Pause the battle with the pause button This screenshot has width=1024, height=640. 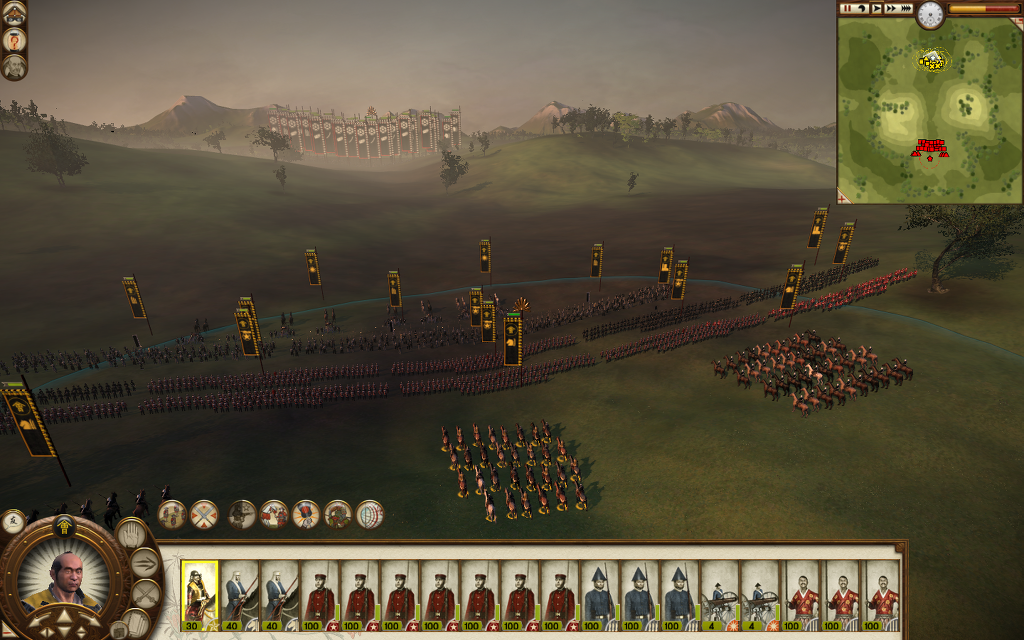[x=847, y=8]
